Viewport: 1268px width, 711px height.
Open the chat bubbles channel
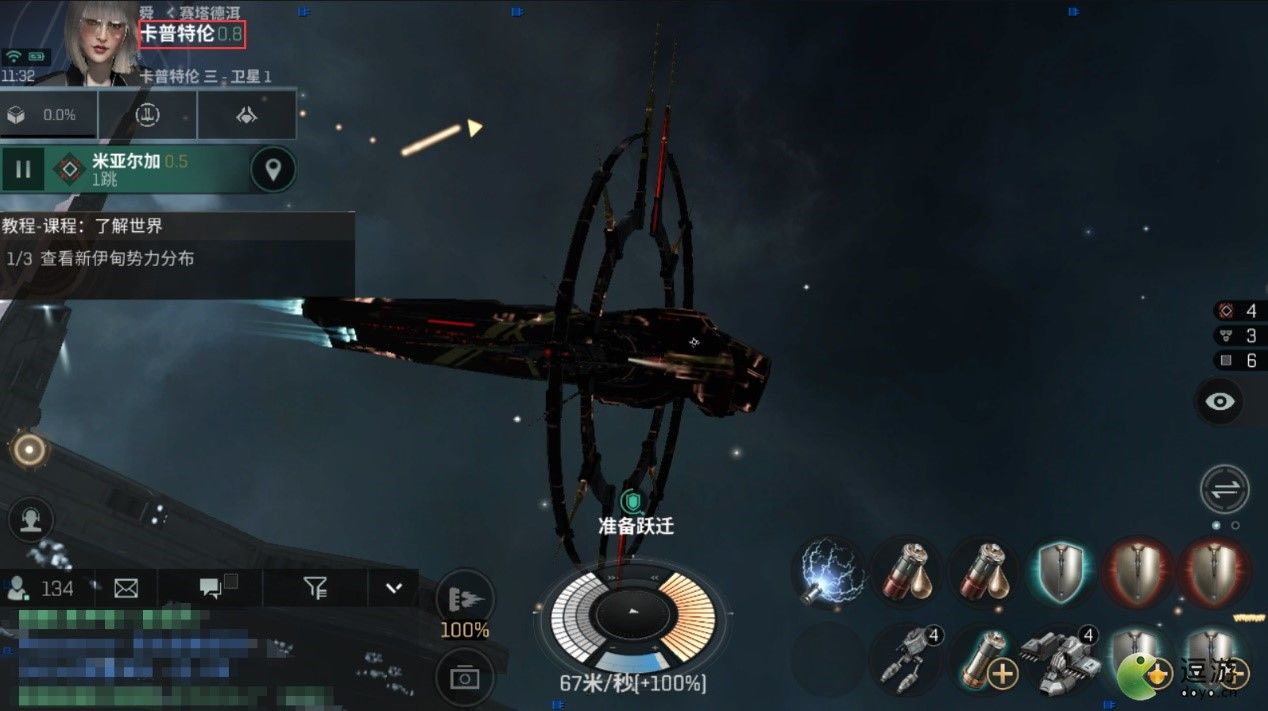point(211,588)
